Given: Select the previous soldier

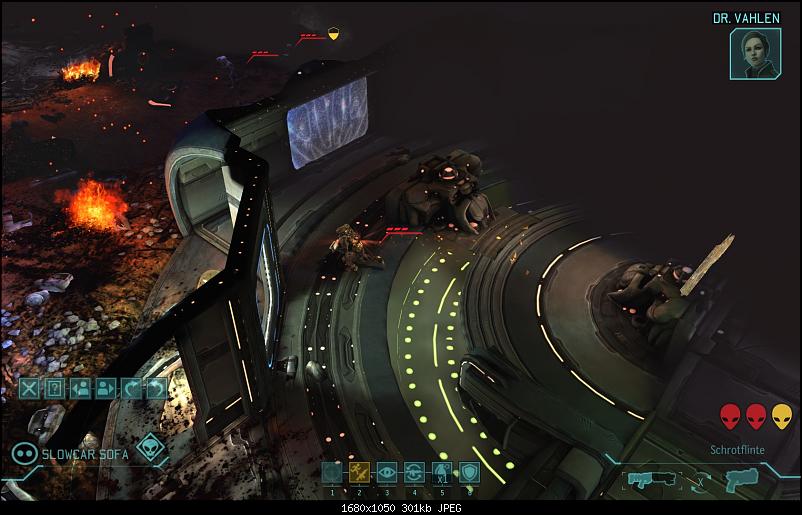Looking at the screenshot, I should coord(80,388).
